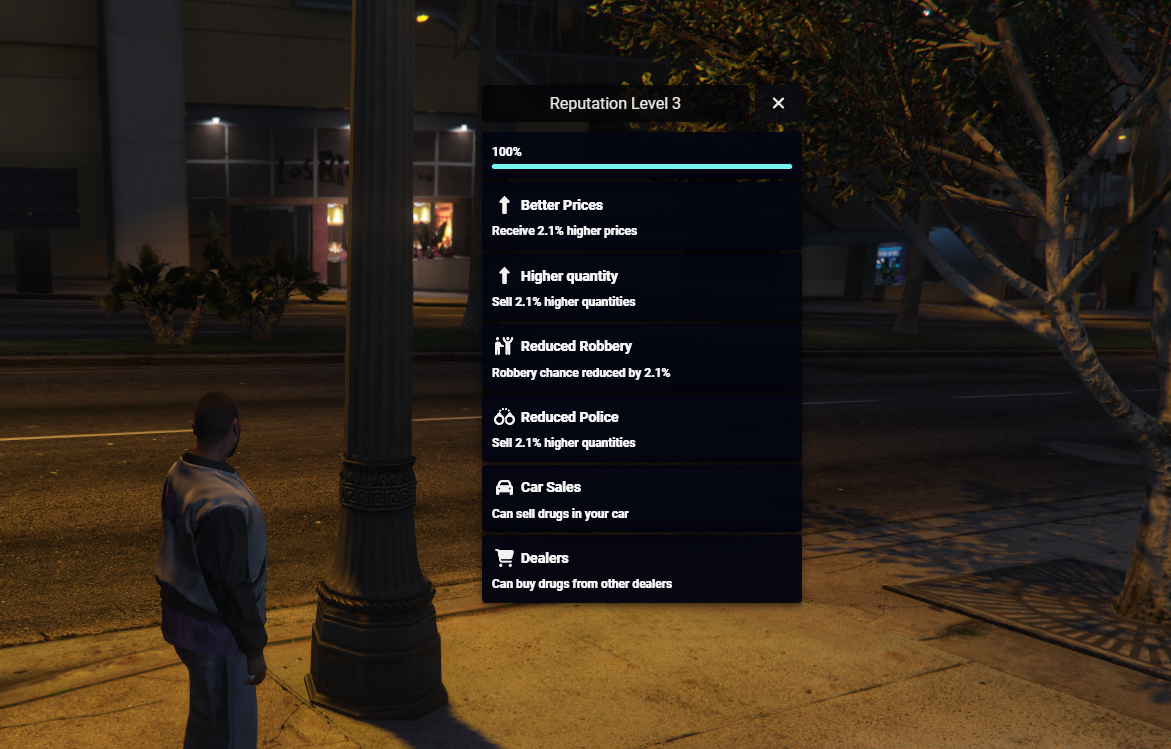Select the Reduced Police perk entry
This screenshot has width=1171, height=749.
641,428
